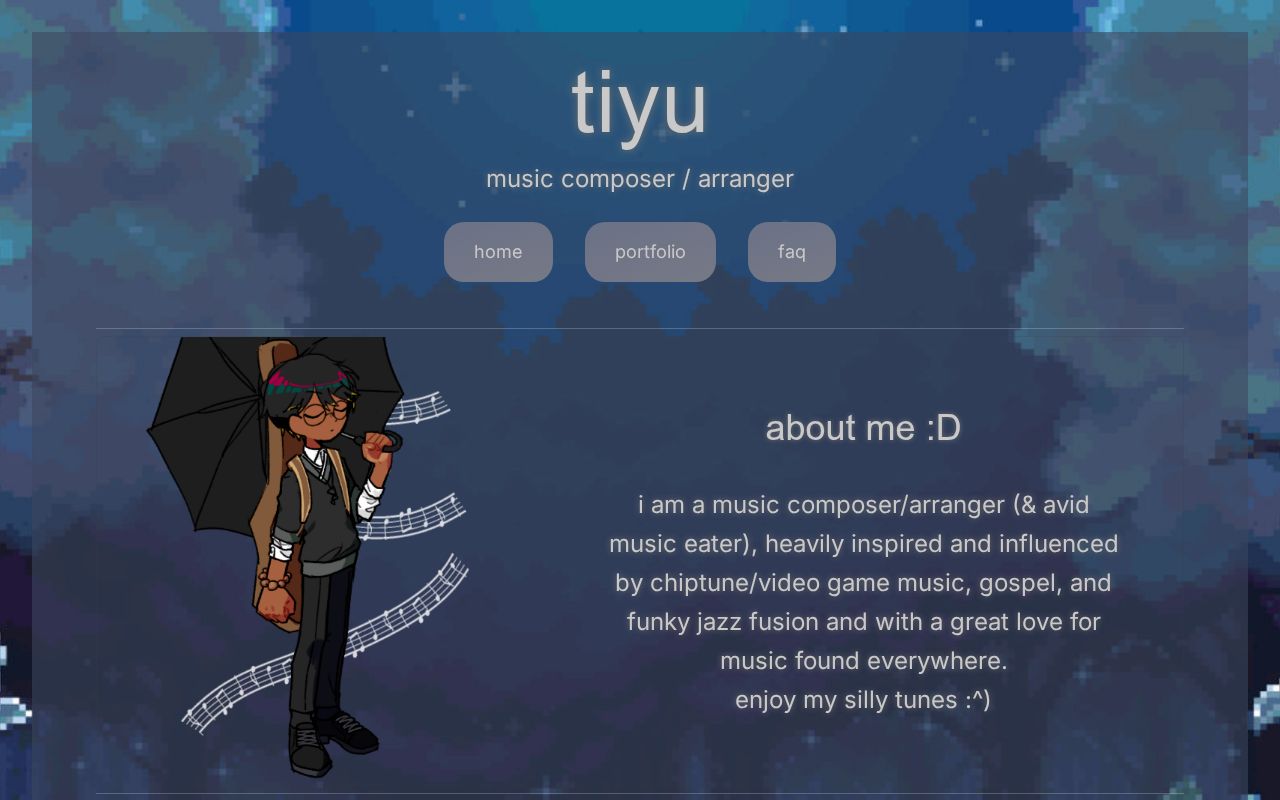The width and height of the screenshot is (1280, 800).
Task: Click the topmost musical staff decoration
Action: [x=420, y=410]
